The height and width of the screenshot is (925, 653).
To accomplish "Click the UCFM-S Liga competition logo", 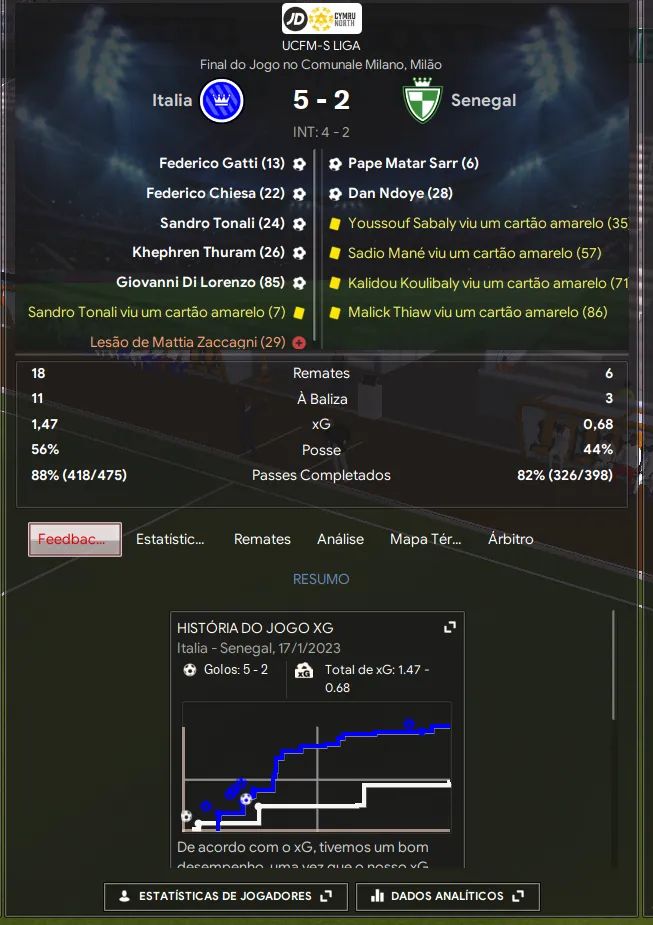I will 321,18.
